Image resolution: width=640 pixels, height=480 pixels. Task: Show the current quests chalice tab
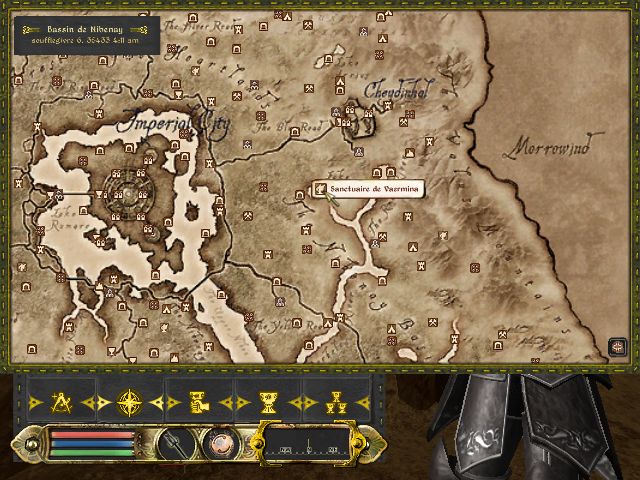267,403
